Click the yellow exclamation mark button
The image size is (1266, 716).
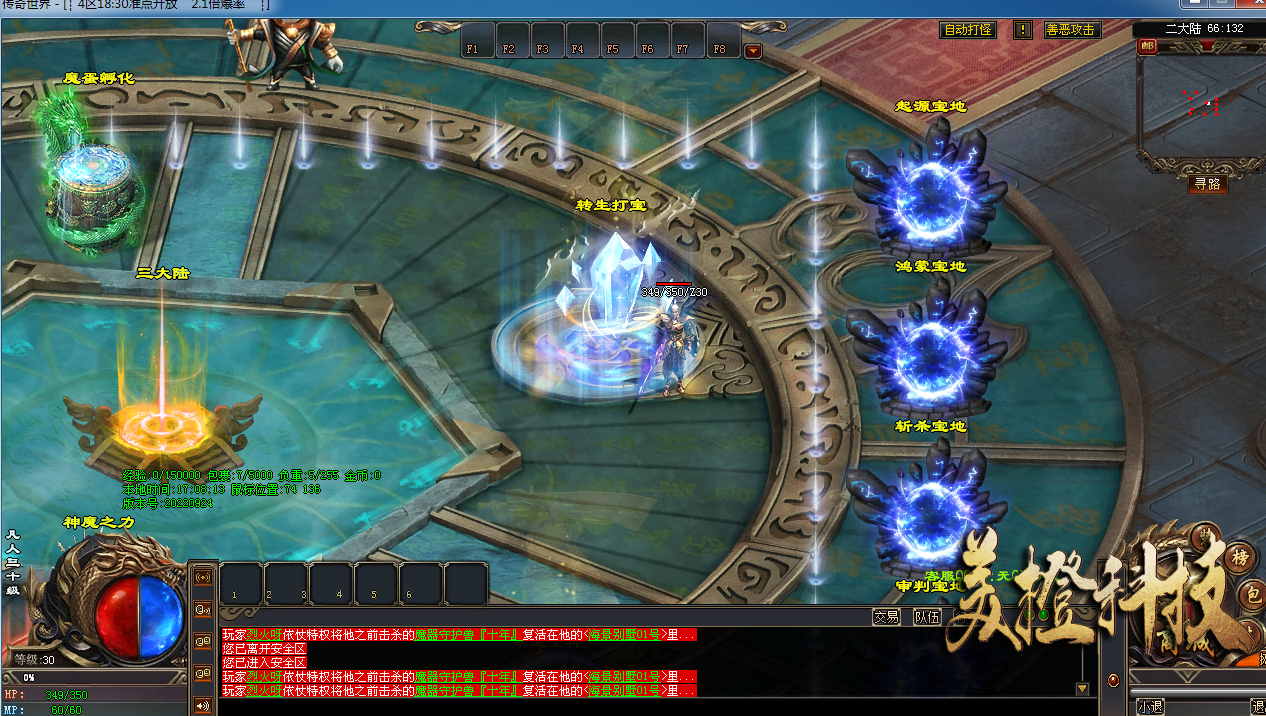[1022, 30]
